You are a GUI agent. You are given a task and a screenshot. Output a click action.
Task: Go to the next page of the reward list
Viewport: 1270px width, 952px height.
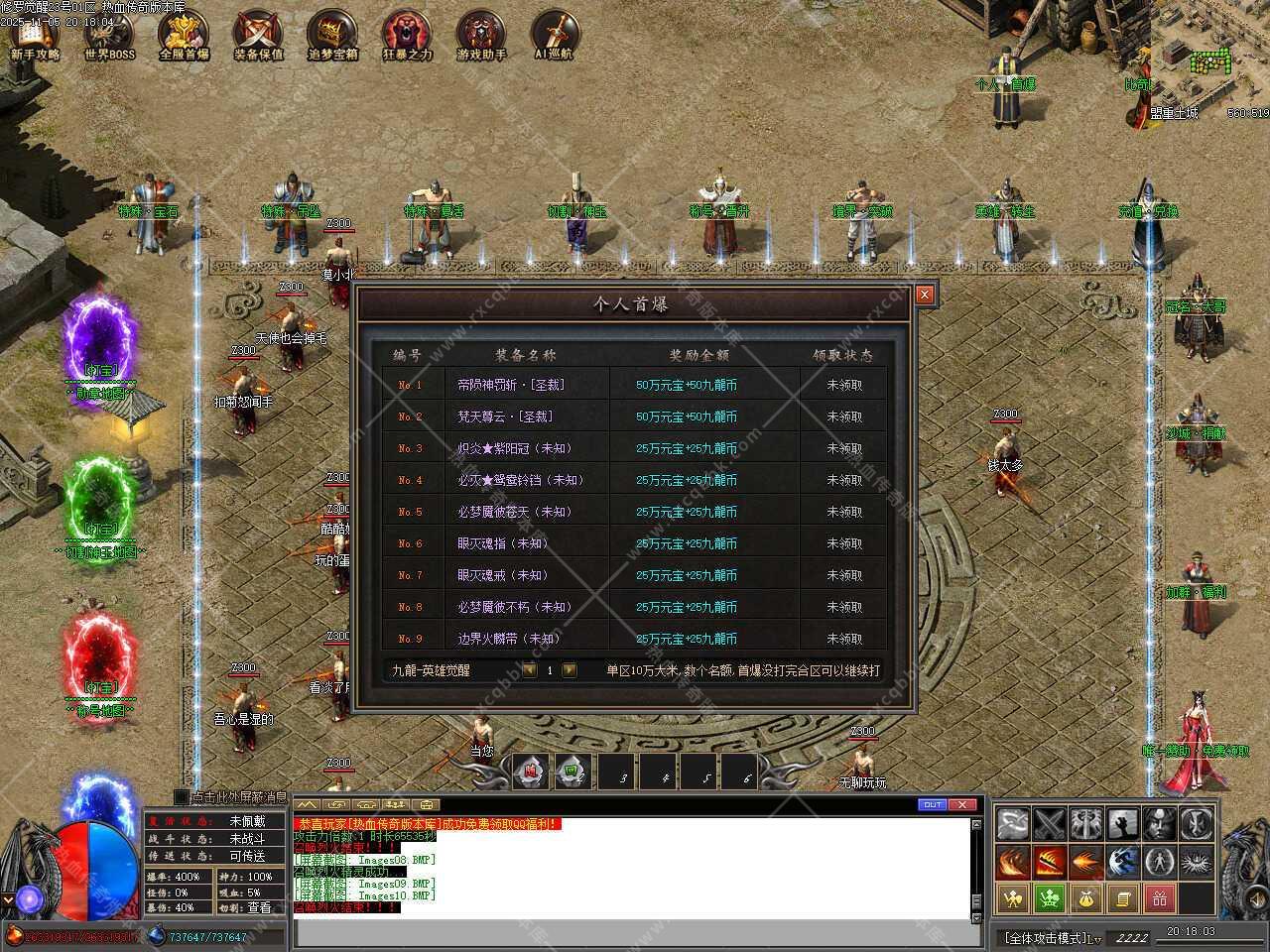(570, 670)
